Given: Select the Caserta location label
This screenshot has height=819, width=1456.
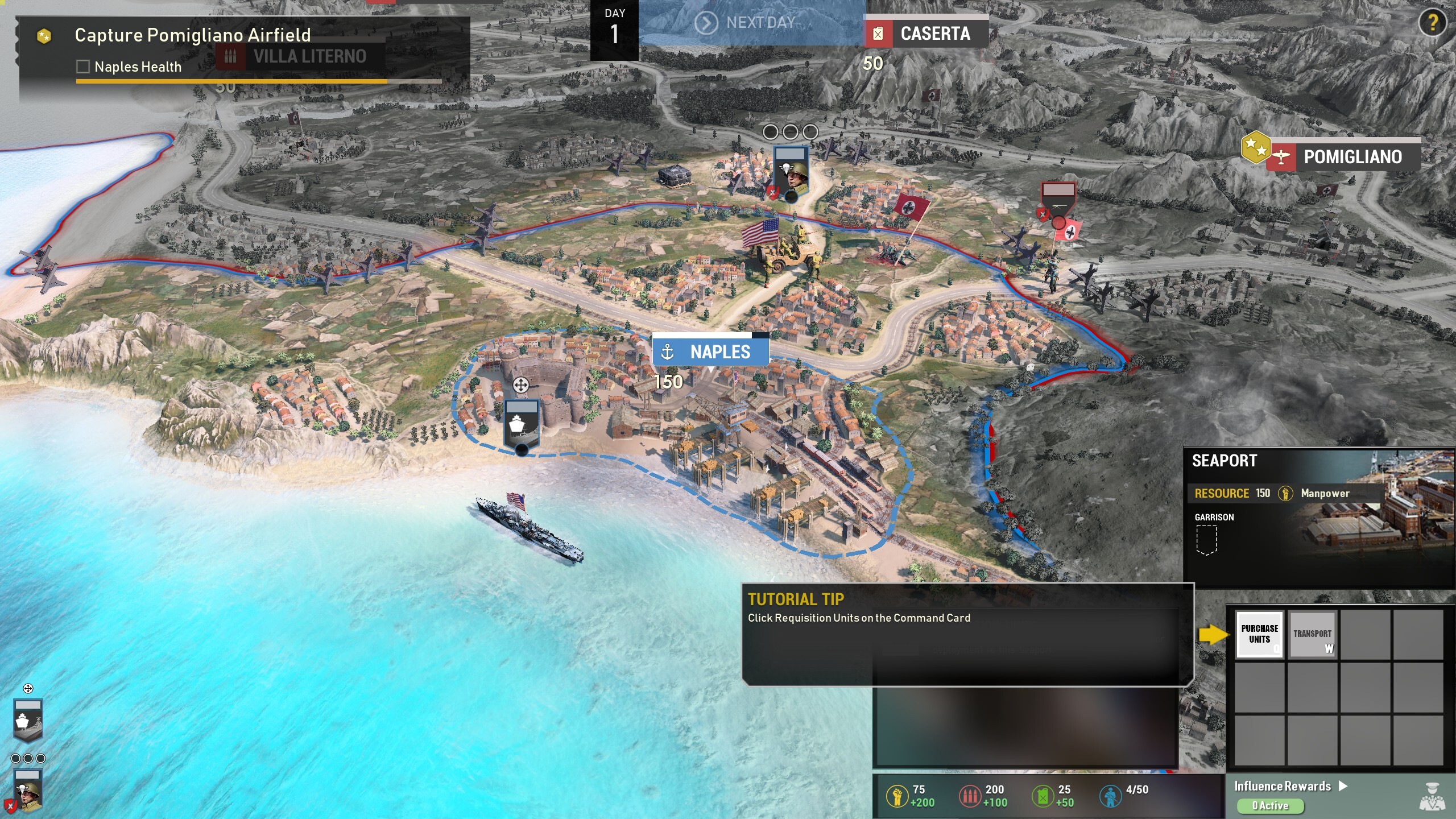Looking at the screenshot, I should tap(926, 34).
